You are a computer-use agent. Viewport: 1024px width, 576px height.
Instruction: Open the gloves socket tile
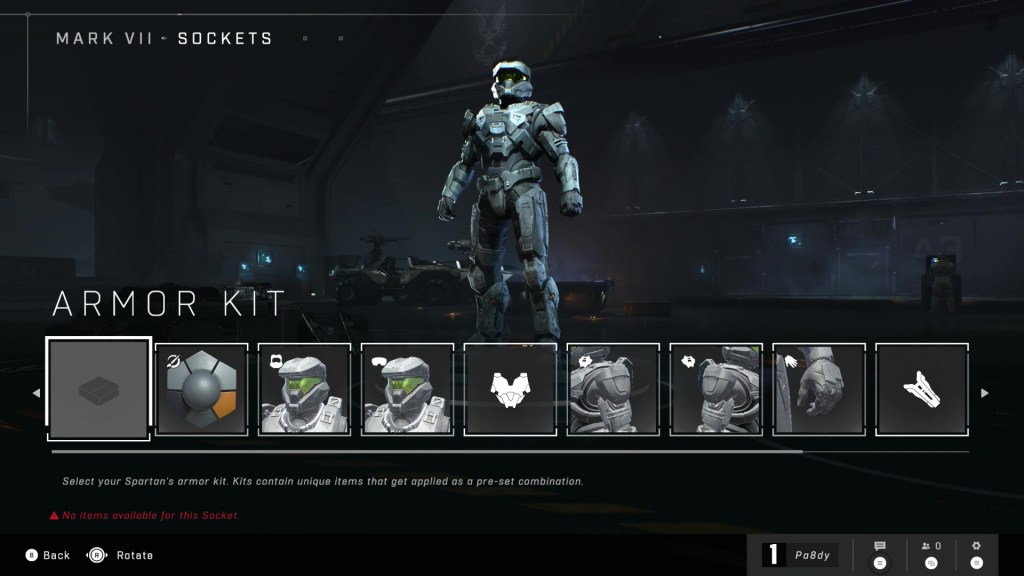click(x=819, y=389)
